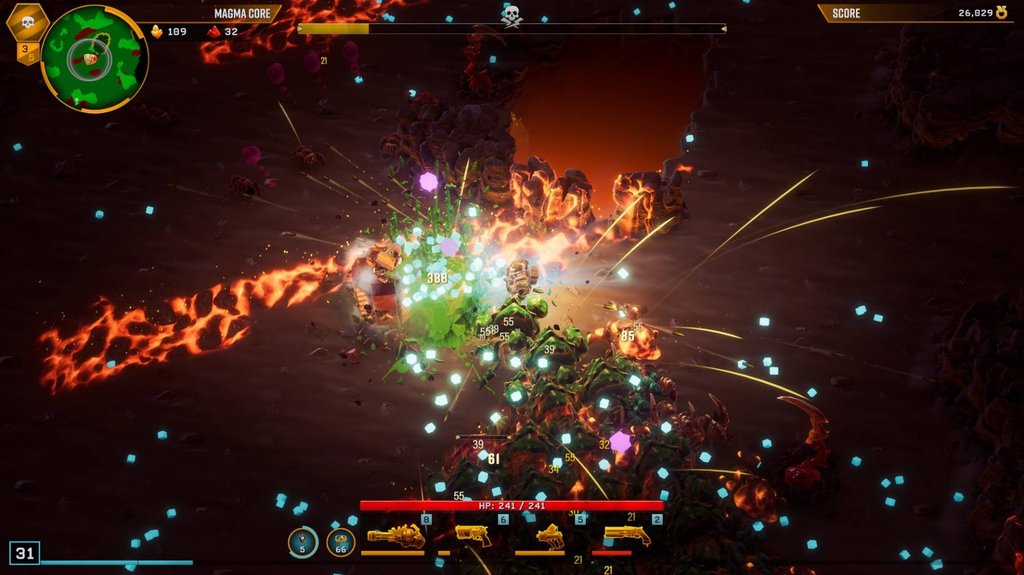
Task: Click the circular green minimap
Action: (x=94, y=58)
